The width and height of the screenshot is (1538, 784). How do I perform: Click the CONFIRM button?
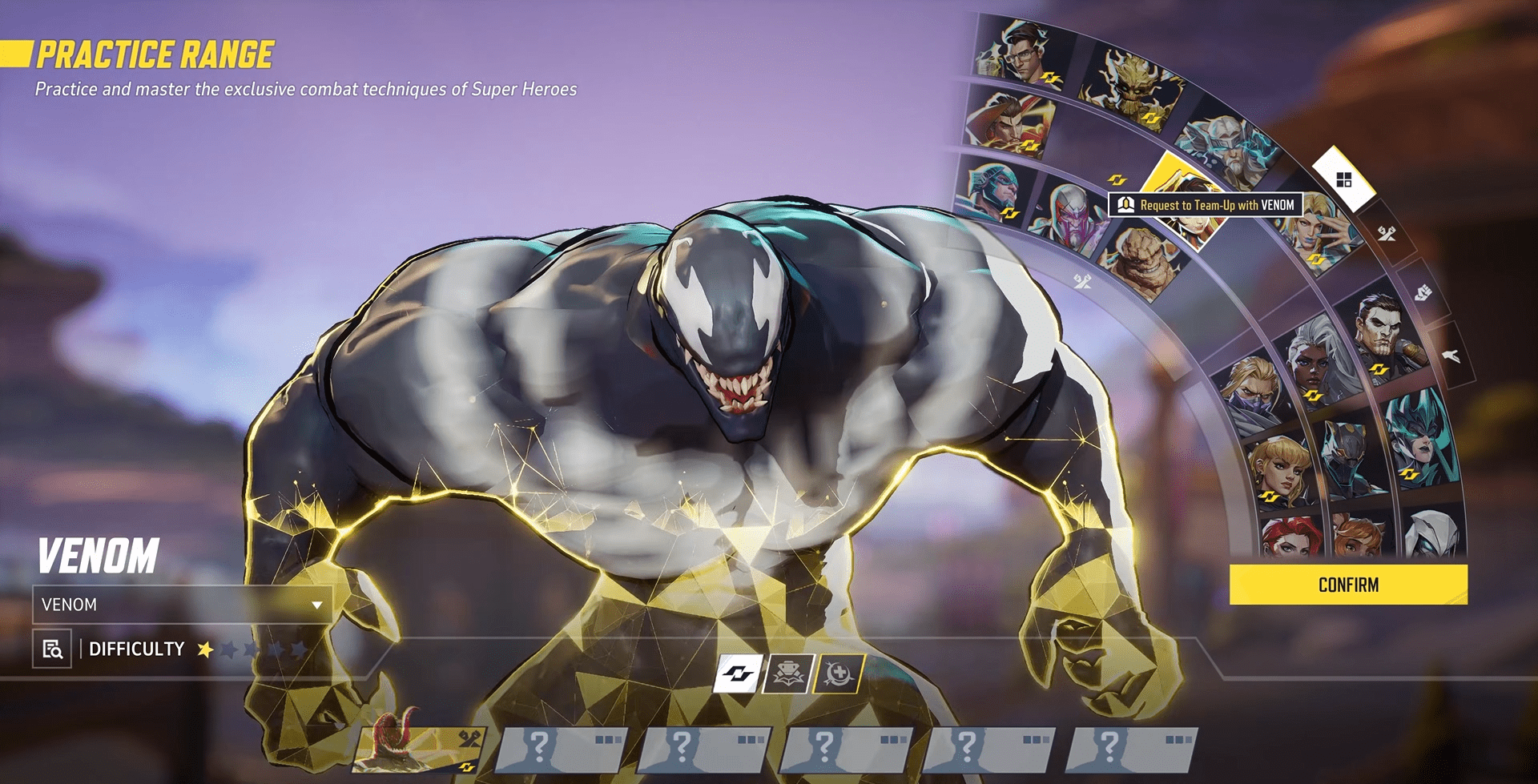click(x=1348, y=584)
